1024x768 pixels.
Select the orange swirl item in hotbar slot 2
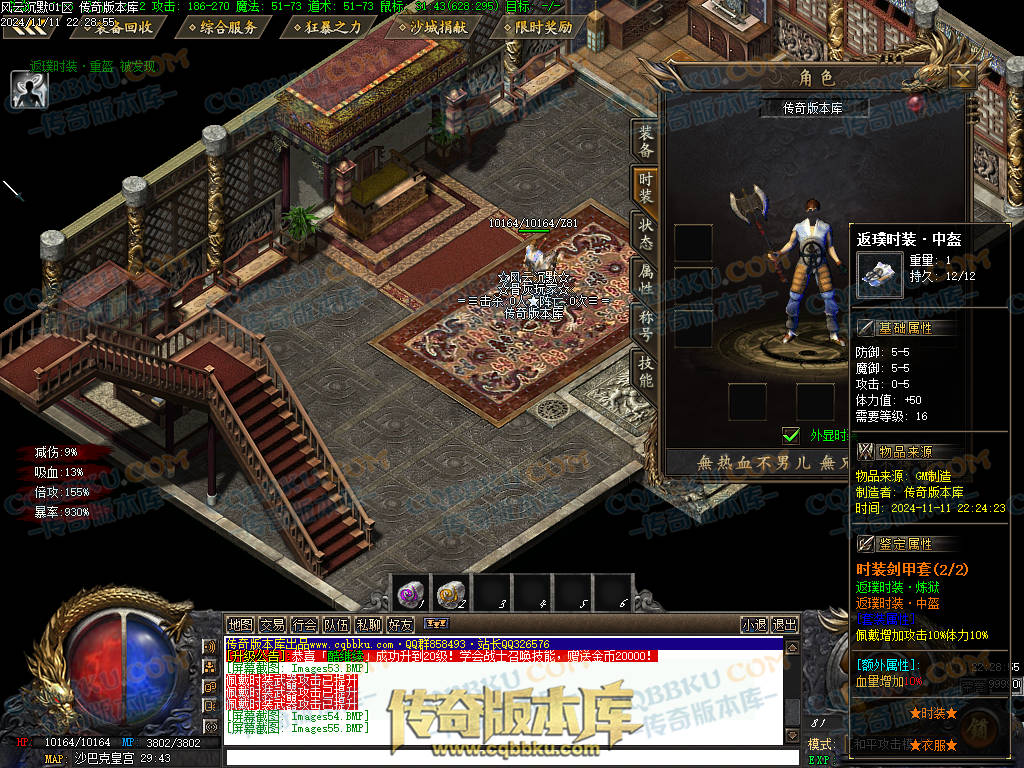tap(451, 594)
